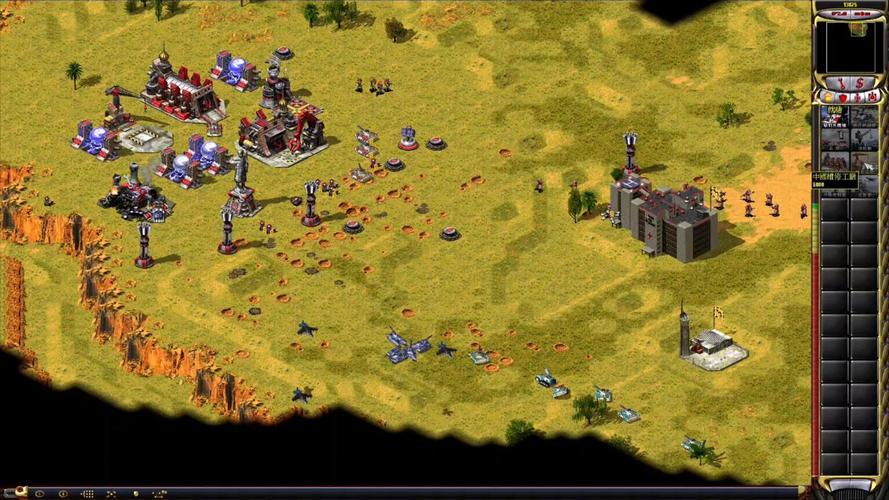Switch to the structures build tab
Screen dimensions: 889x500
click(x=829, y=97)
